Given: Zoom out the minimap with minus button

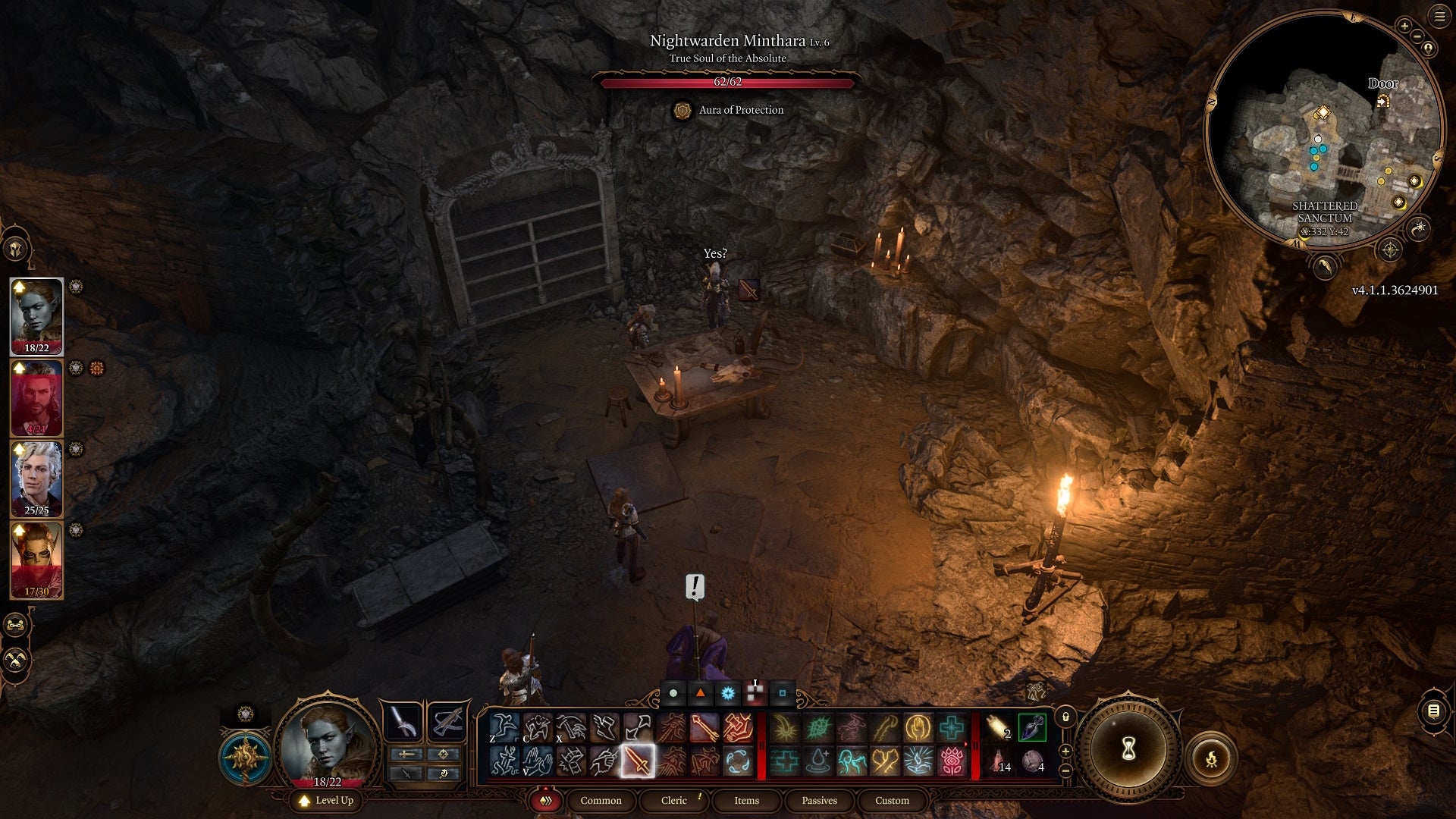Looking at the screenshot, I should click(1417, 36).
